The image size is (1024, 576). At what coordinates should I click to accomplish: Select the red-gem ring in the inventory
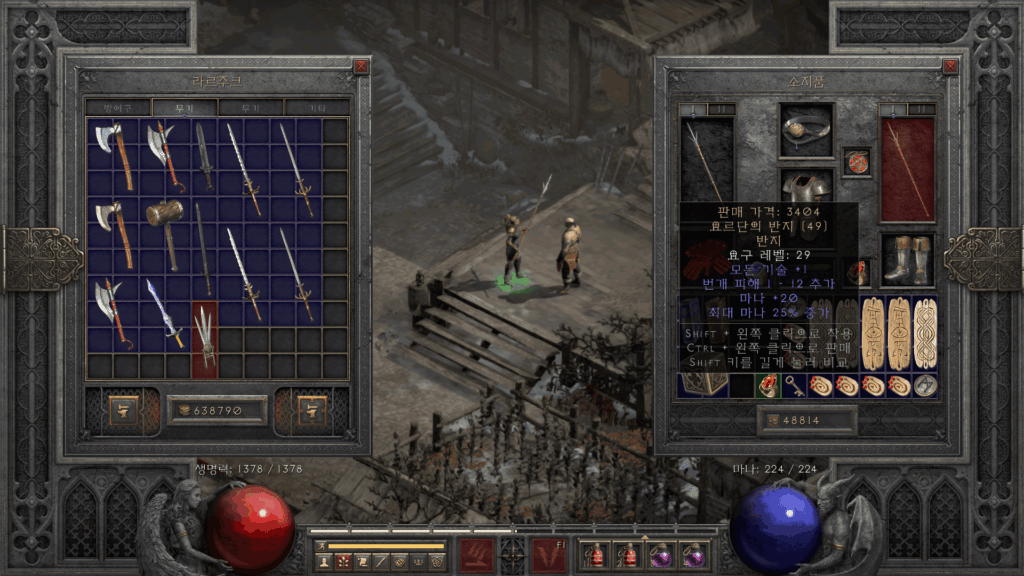pos(768,386)
